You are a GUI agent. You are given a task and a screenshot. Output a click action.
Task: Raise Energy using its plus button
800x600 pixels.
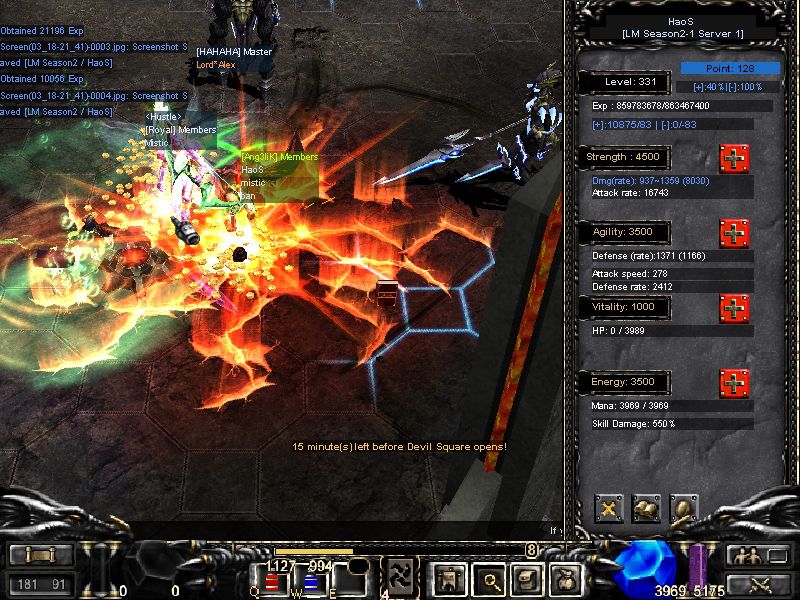(734, 383)
